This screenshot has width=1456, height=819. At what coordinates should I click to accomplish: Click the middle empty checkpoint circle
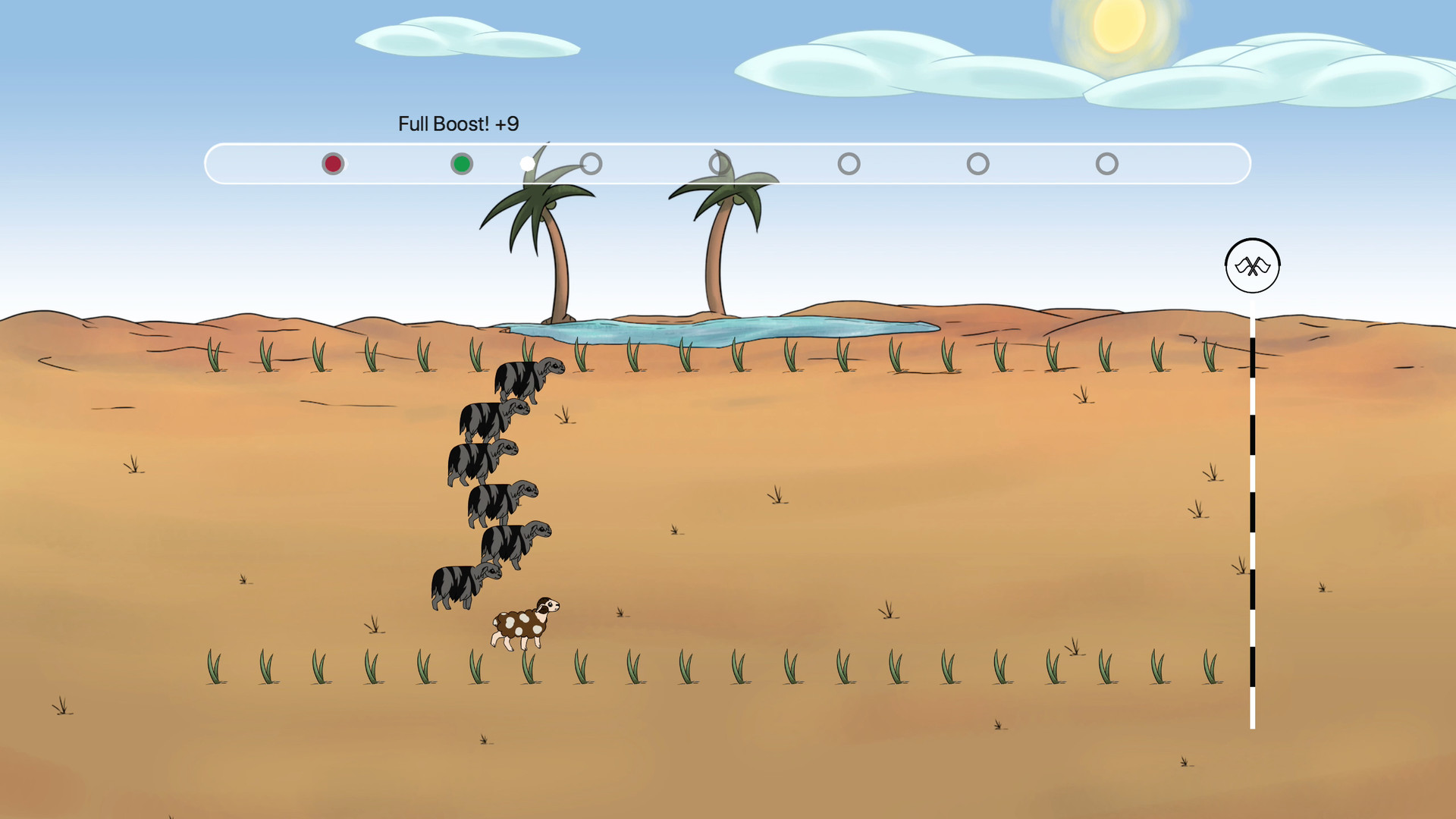(849, 163)
